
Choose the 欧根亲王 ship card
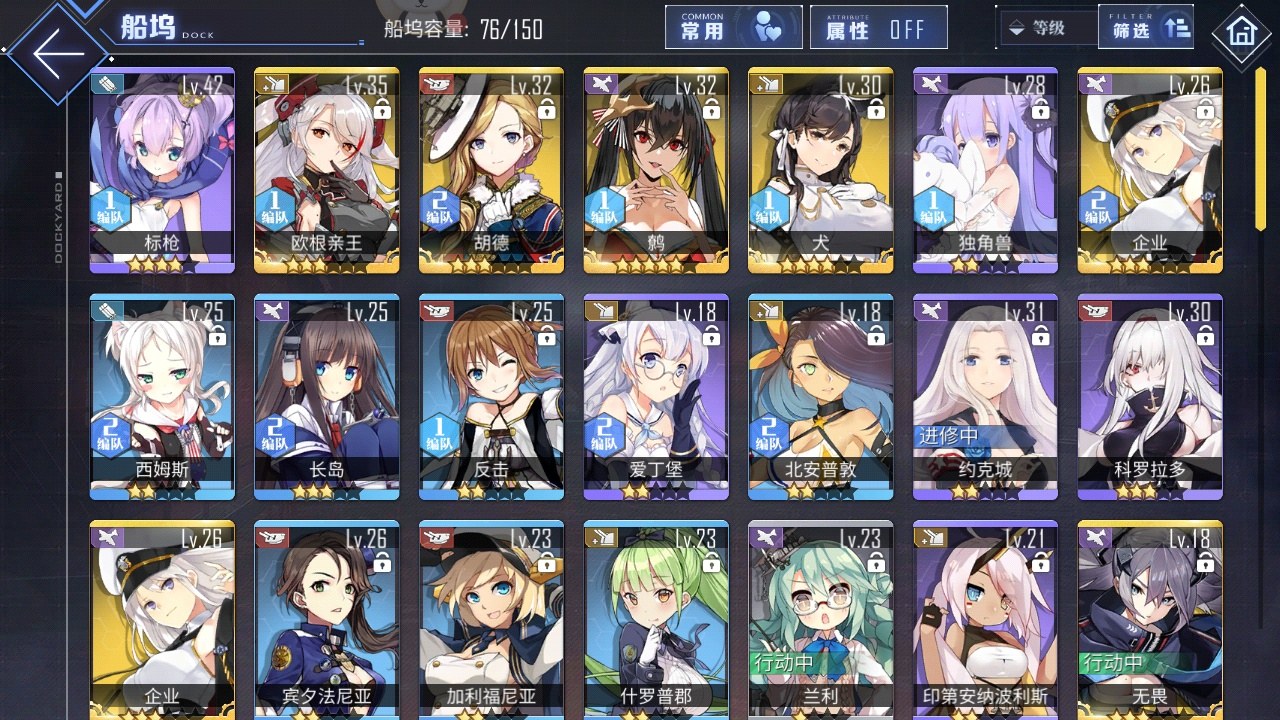[327, 170]
